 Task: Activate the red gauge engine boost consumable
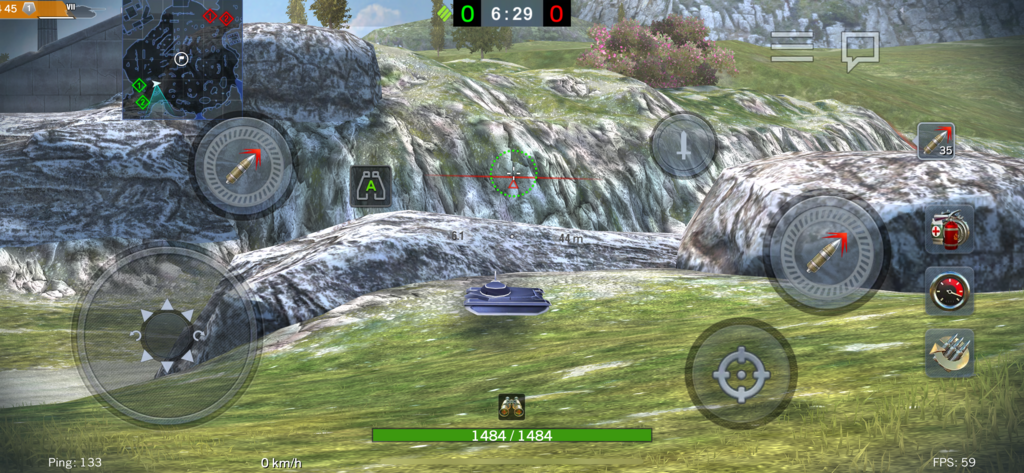click(x=949, y=291)
